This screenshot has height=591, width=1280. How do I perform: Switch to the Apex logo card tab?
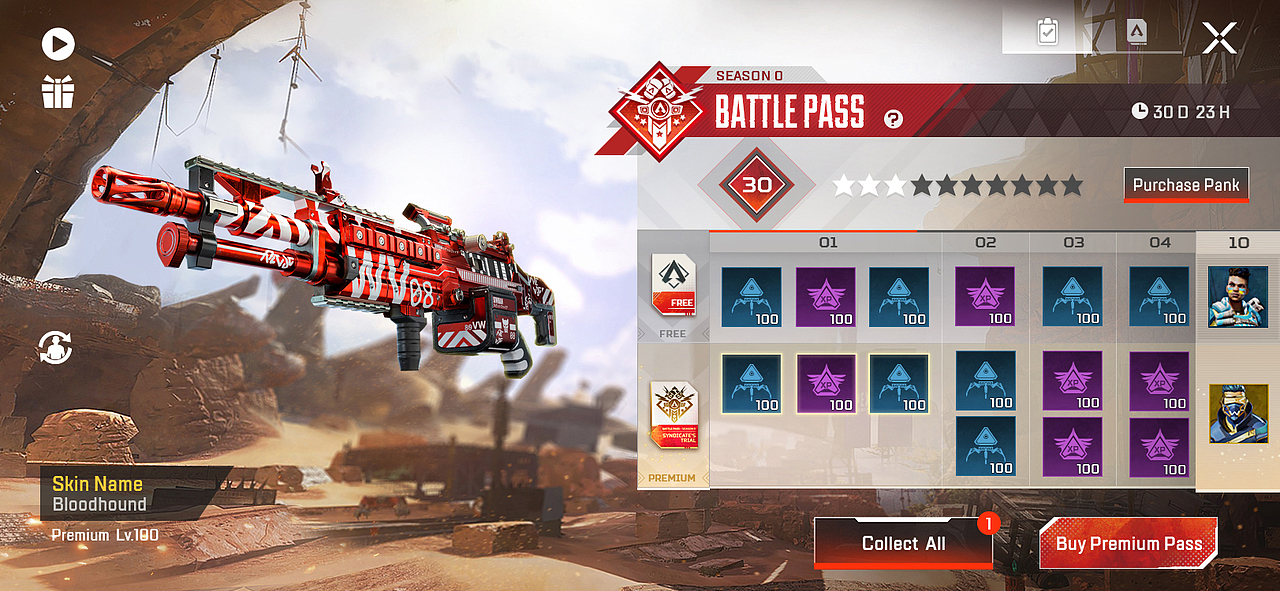point(1136,33)
